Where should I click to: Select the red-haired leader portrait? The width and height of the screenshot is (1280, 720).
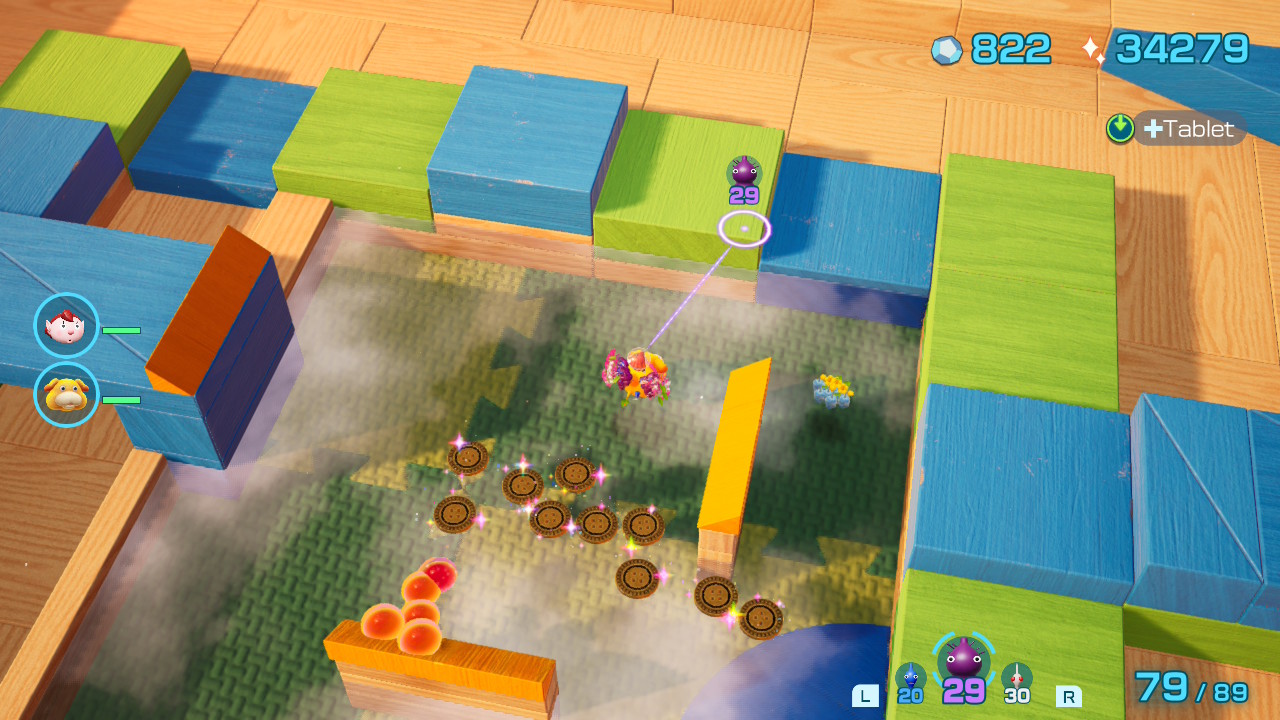(x=66, y=326)
